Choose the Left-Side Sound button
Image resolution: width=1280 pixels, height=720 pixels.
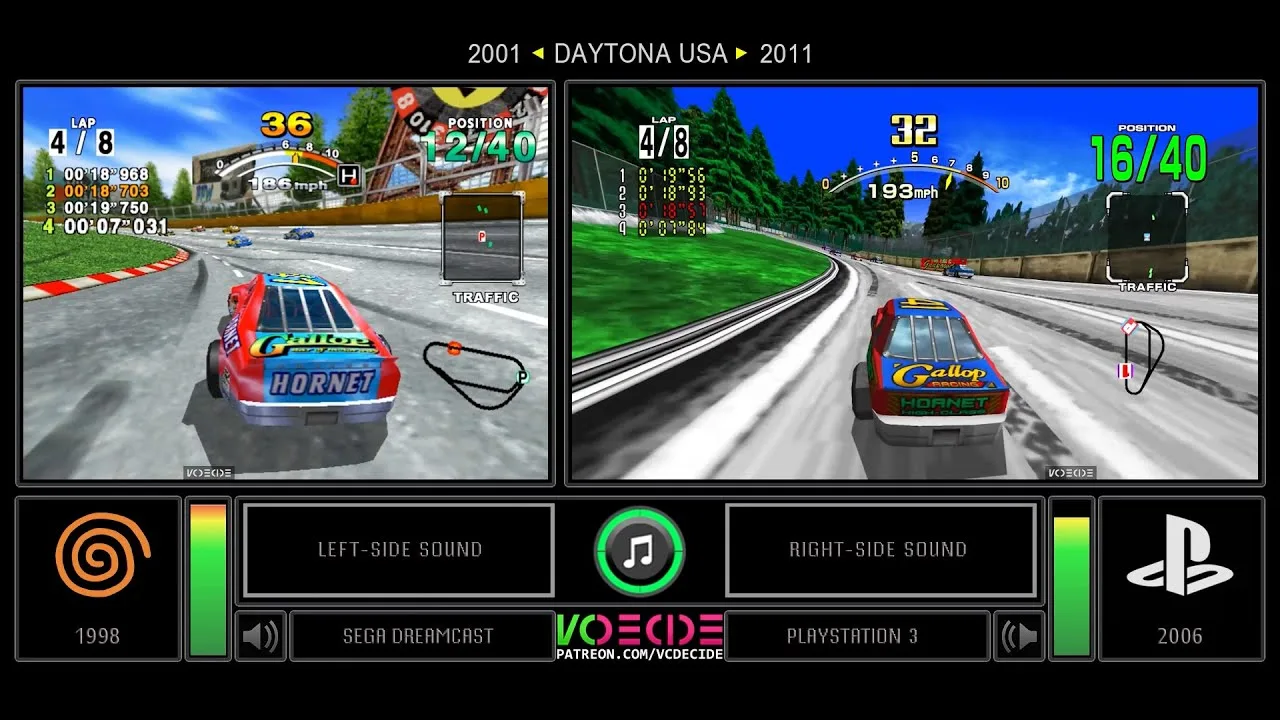coord(399,550)
